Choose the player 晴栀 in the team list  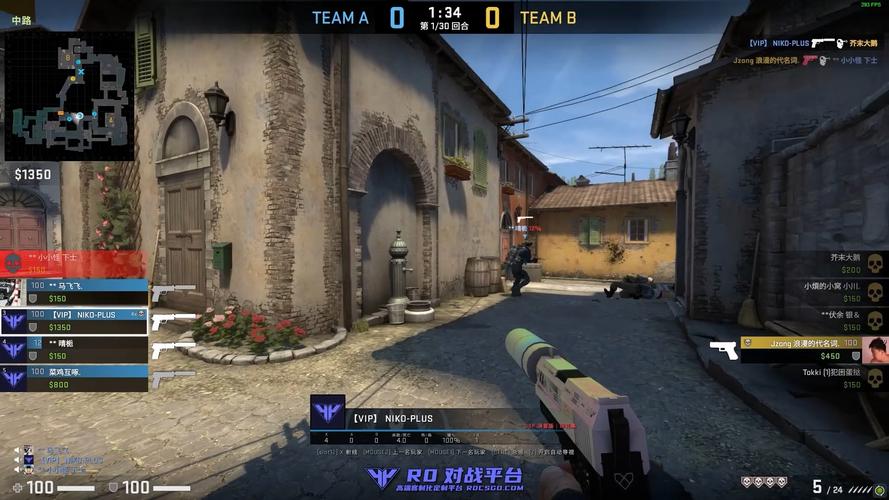[x=75, y=349]
